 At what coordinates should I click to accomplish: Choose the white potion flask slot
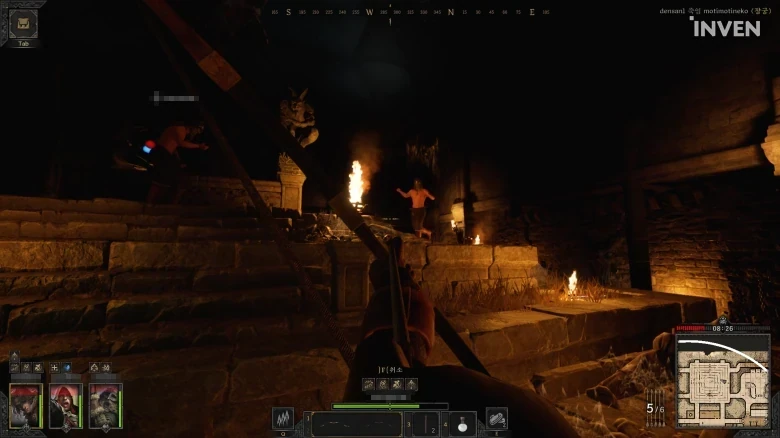pyautogui.click(x=462, y=424)
